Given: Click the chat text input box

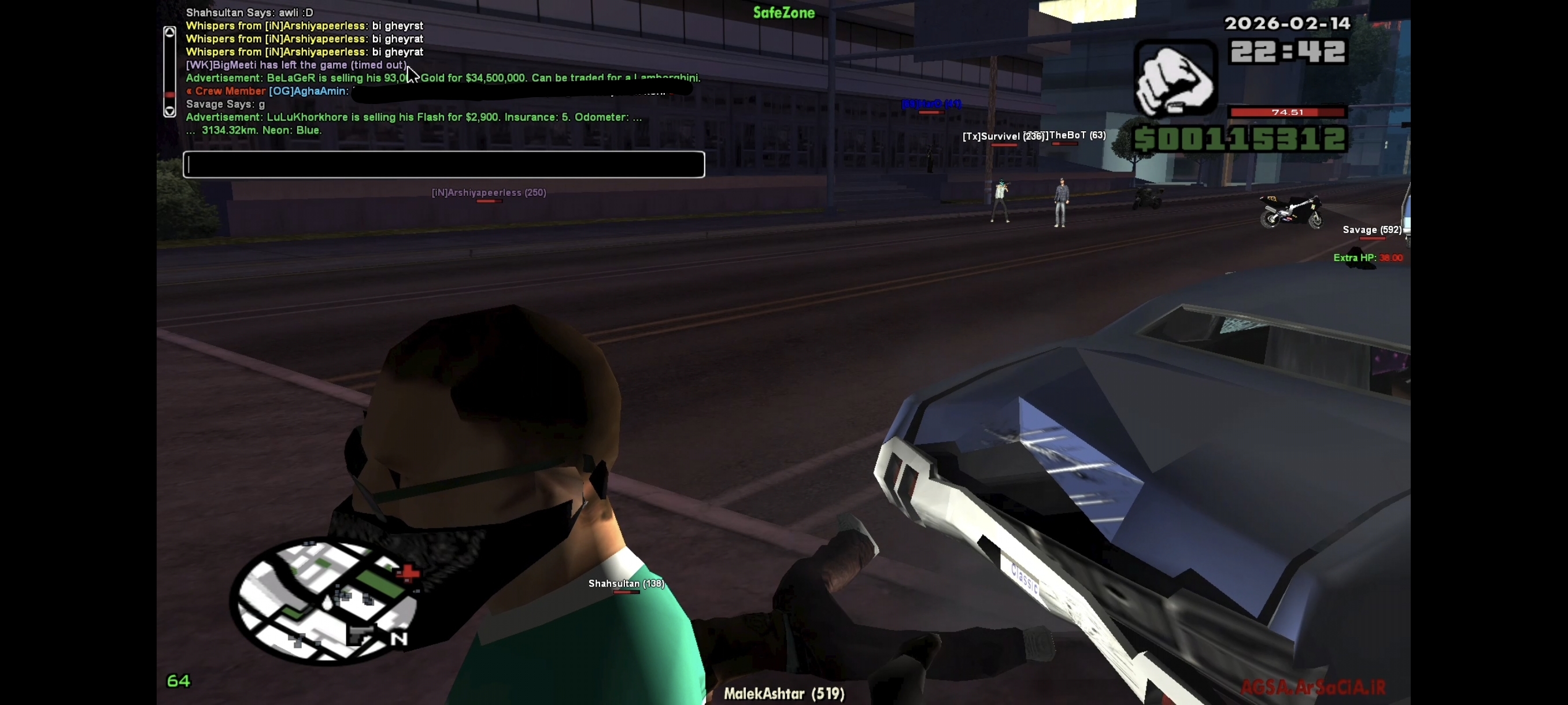Looking at the screenshot, I should (x=443, y=164).
